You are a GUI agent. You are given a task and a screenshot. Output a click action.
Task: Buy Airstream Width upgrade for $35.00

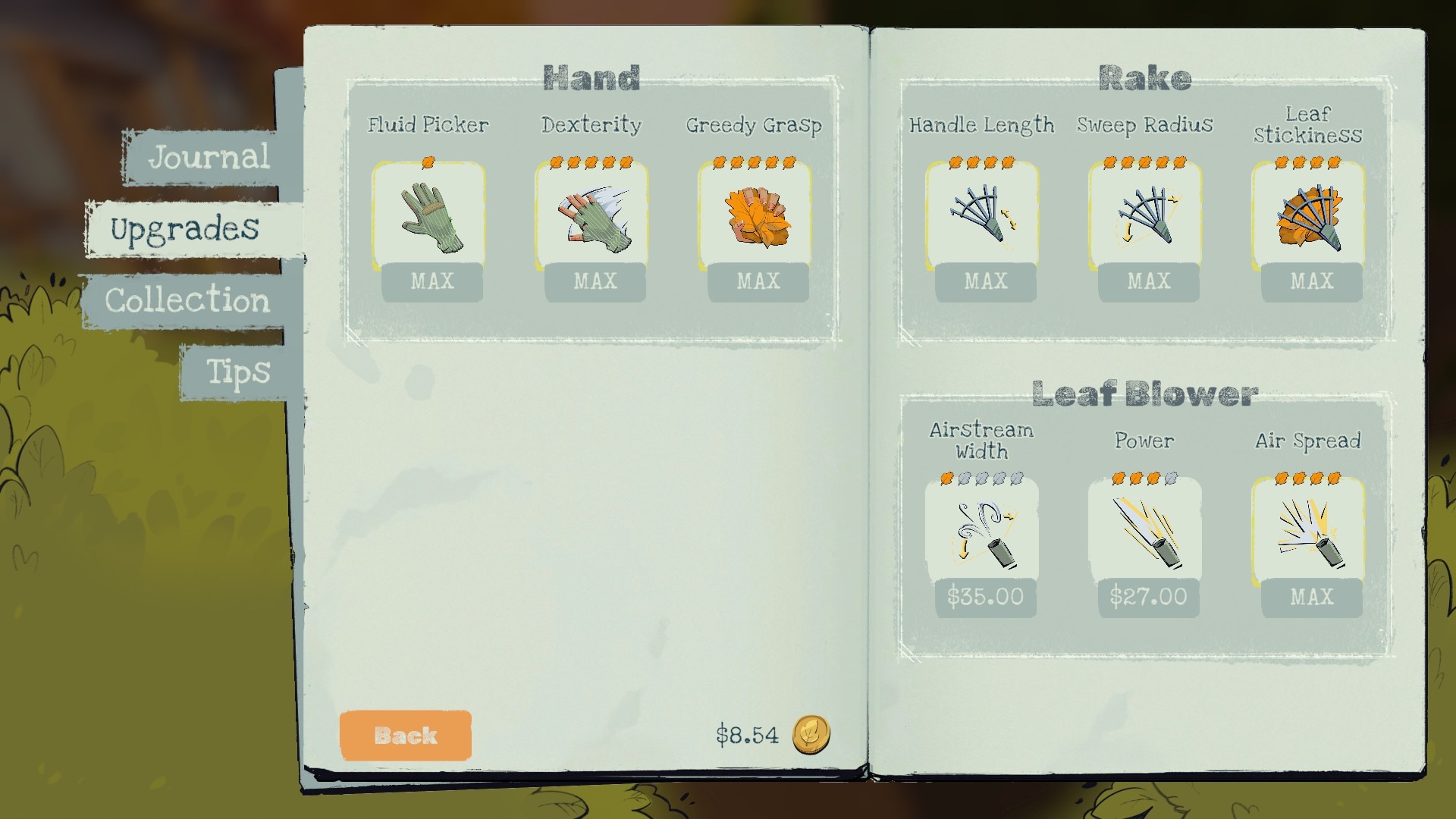point(985,597)
